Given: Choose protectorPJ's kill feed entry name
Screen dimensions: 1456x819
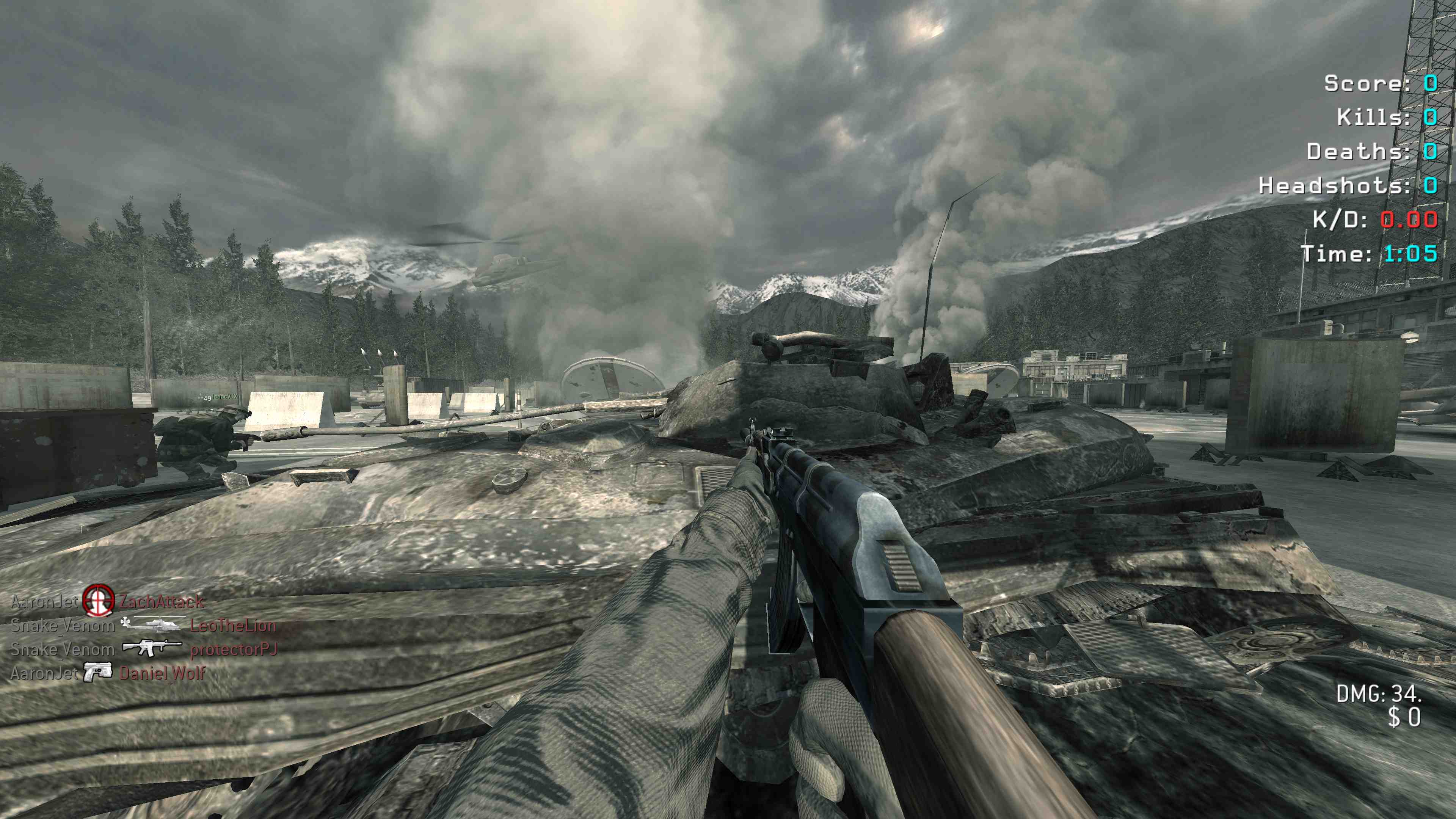Looking at the screenshot, I should 234,650.
